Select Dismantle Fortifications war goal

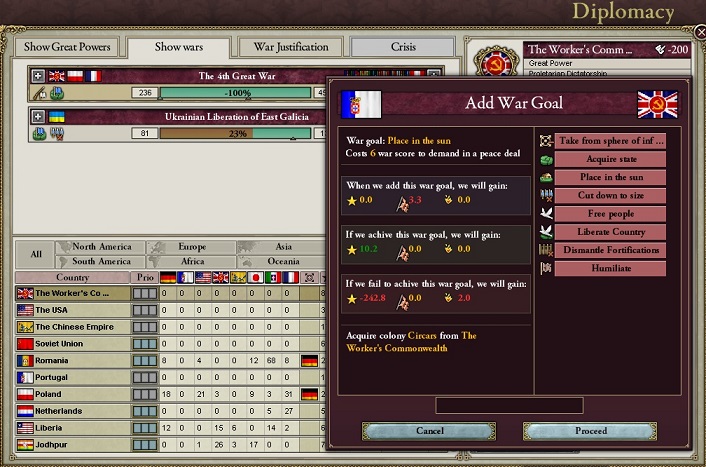click(611, 250)
